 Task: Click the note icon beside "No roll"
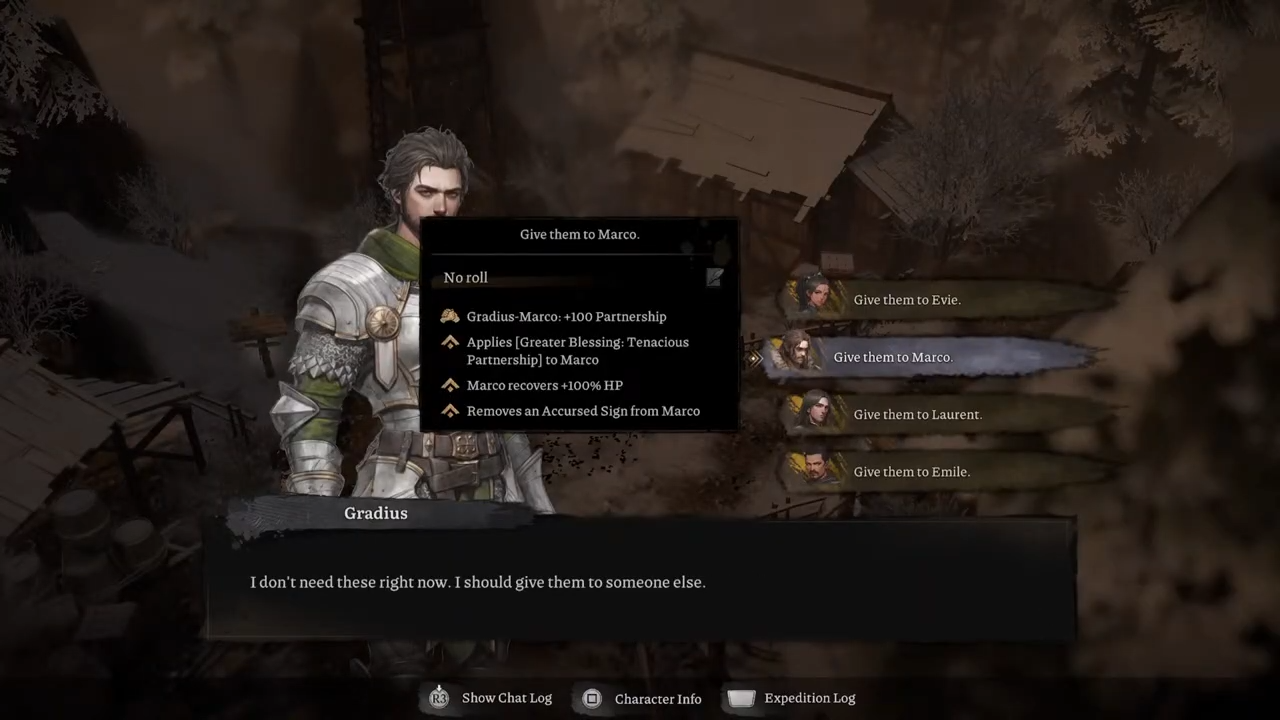pos(714,277)
